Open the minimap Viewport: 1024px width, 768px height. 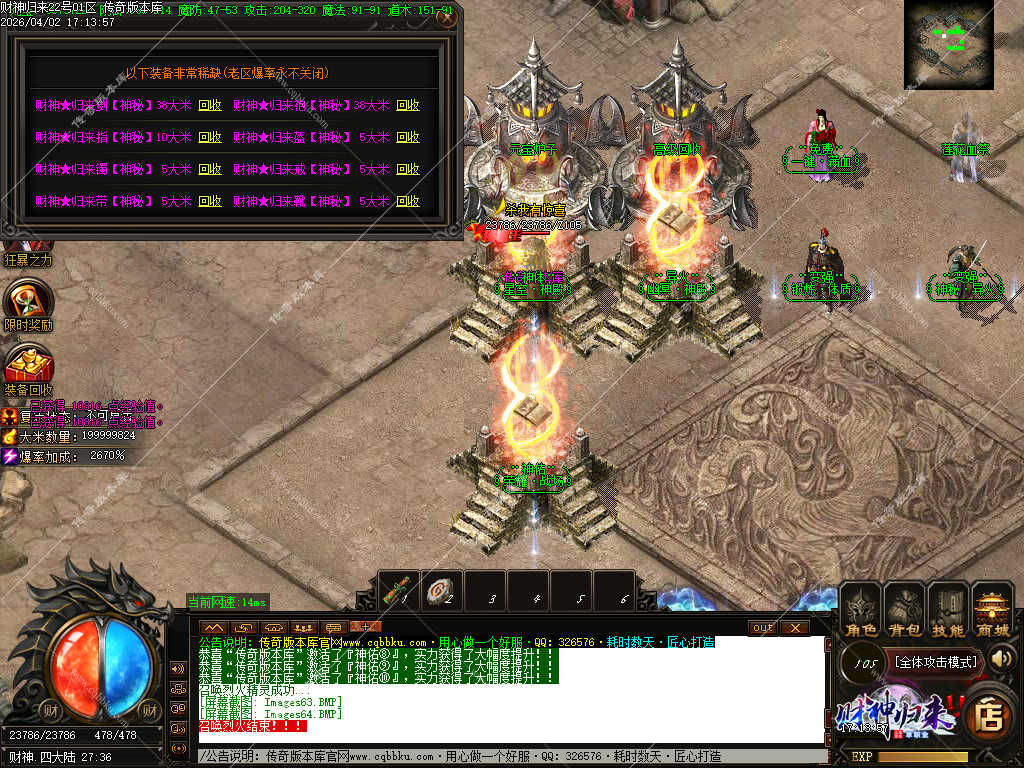[x=948, y=44]
